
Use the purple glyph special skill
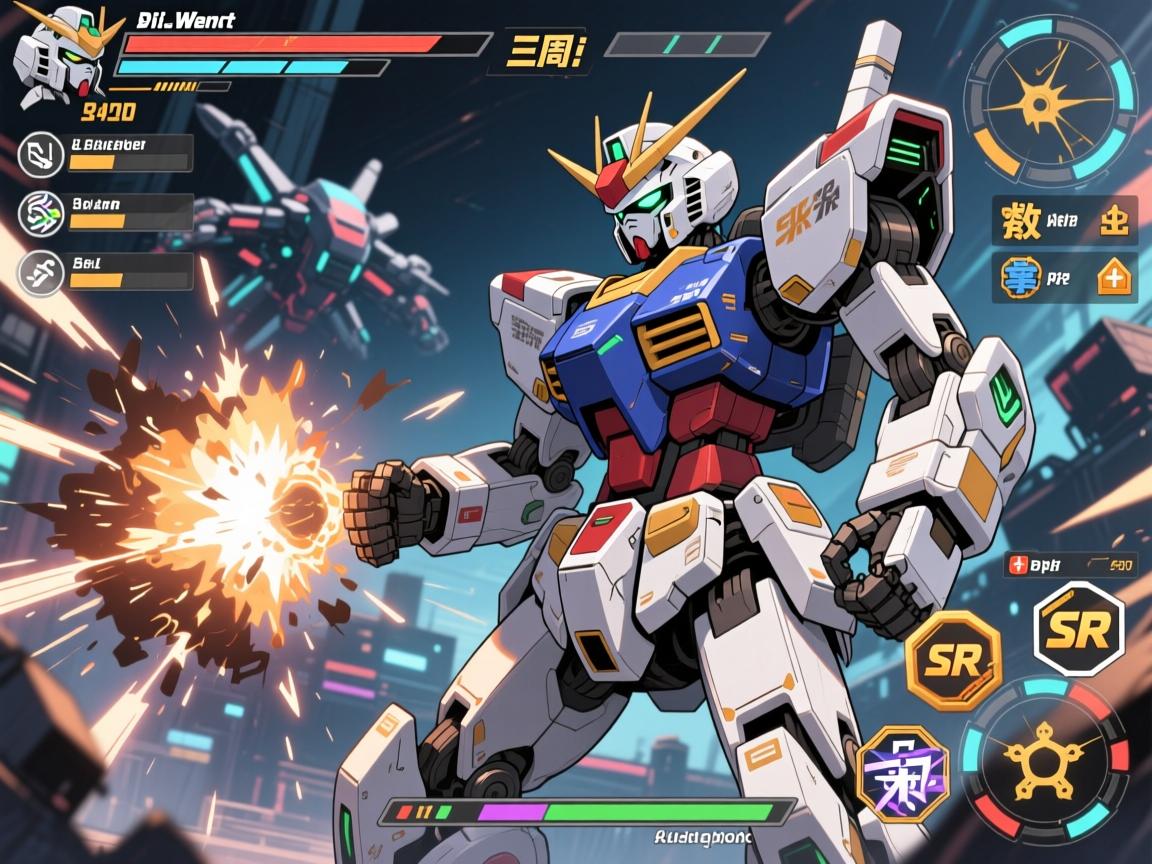904,772
